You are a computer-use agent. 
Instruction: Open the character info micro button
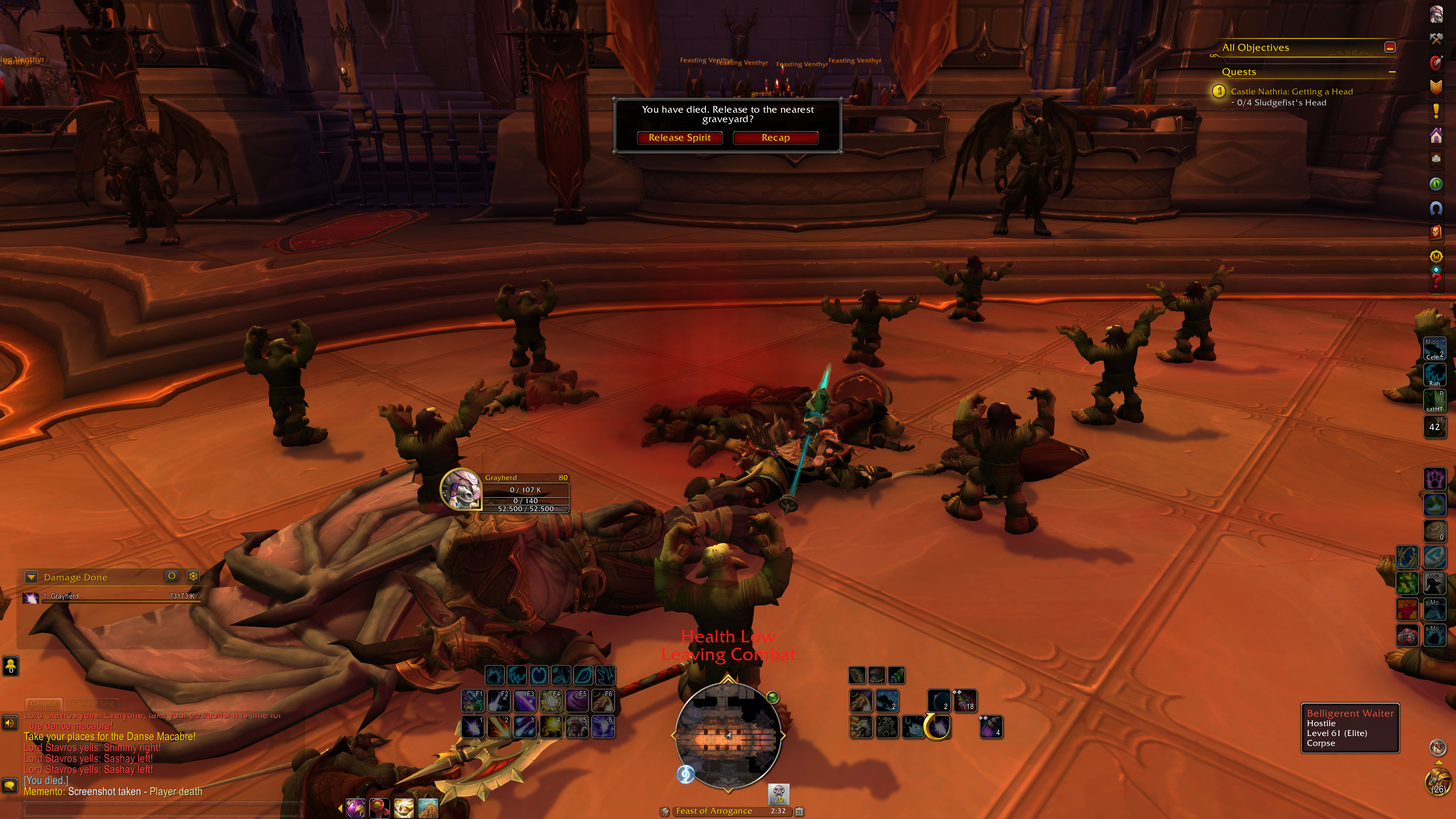(x=1436, y=14)
